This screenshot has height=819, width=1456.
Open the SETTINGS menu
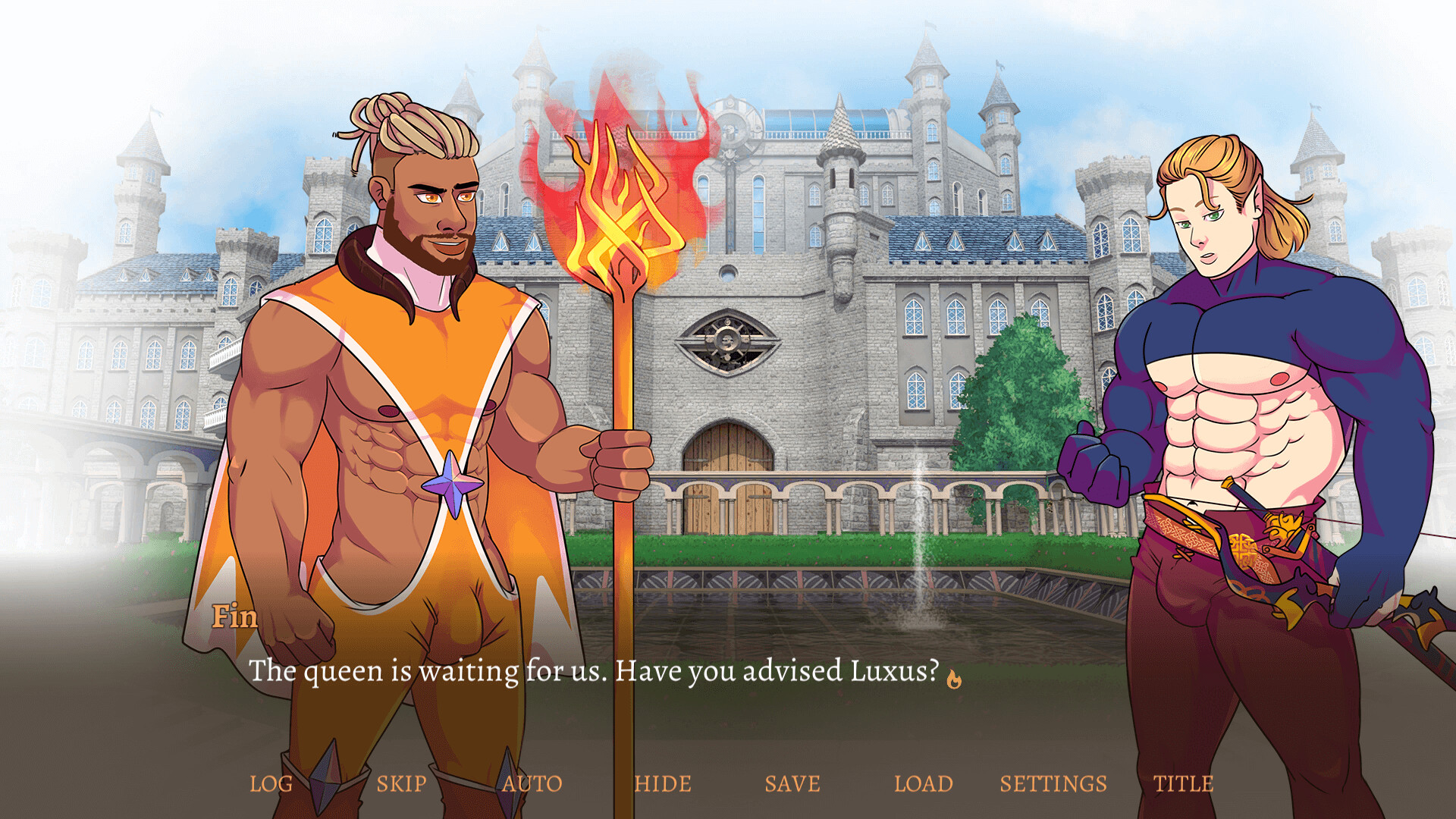click(1054, 784)
